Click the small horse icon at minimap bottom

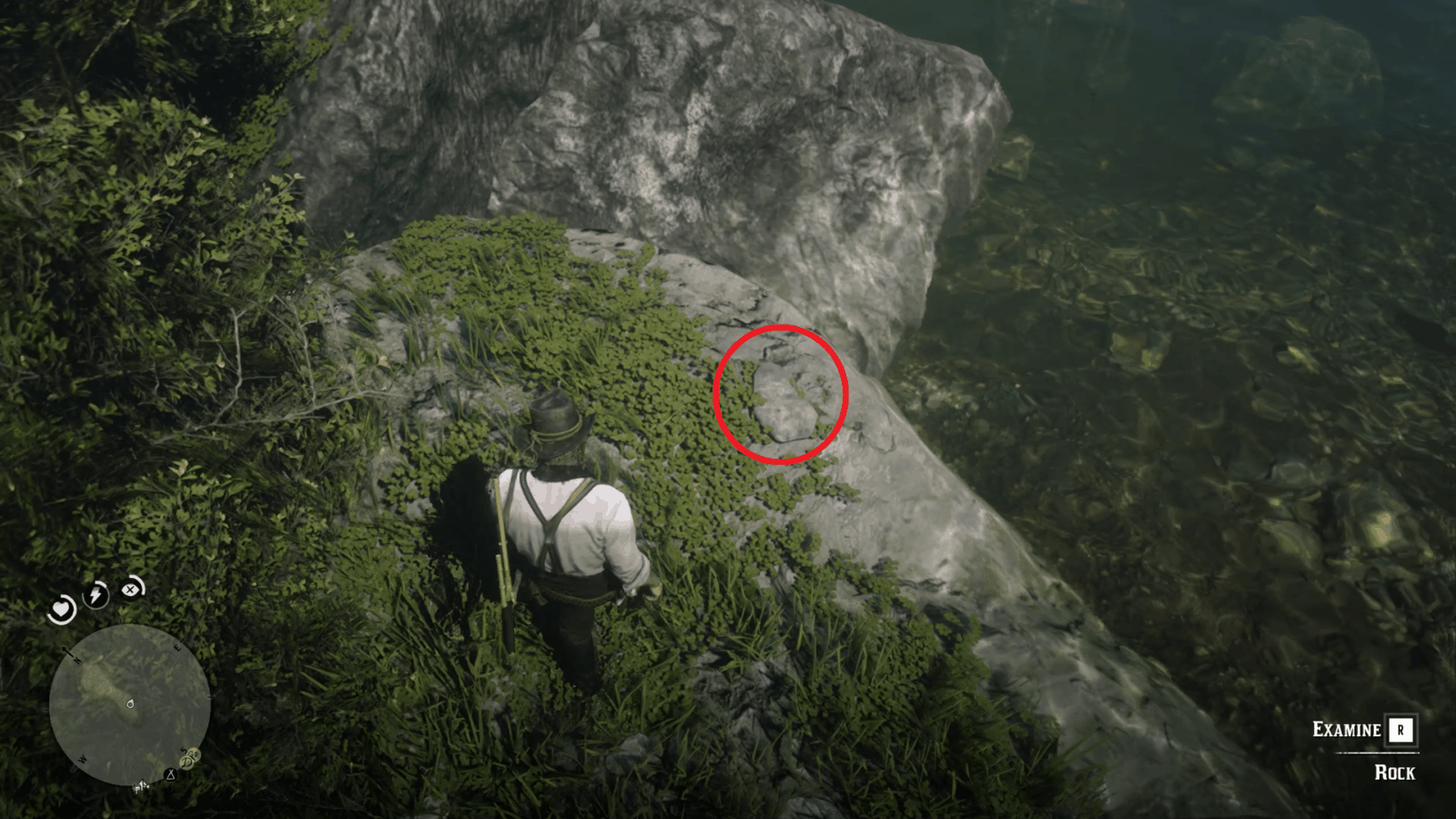(x=141, y=786)
